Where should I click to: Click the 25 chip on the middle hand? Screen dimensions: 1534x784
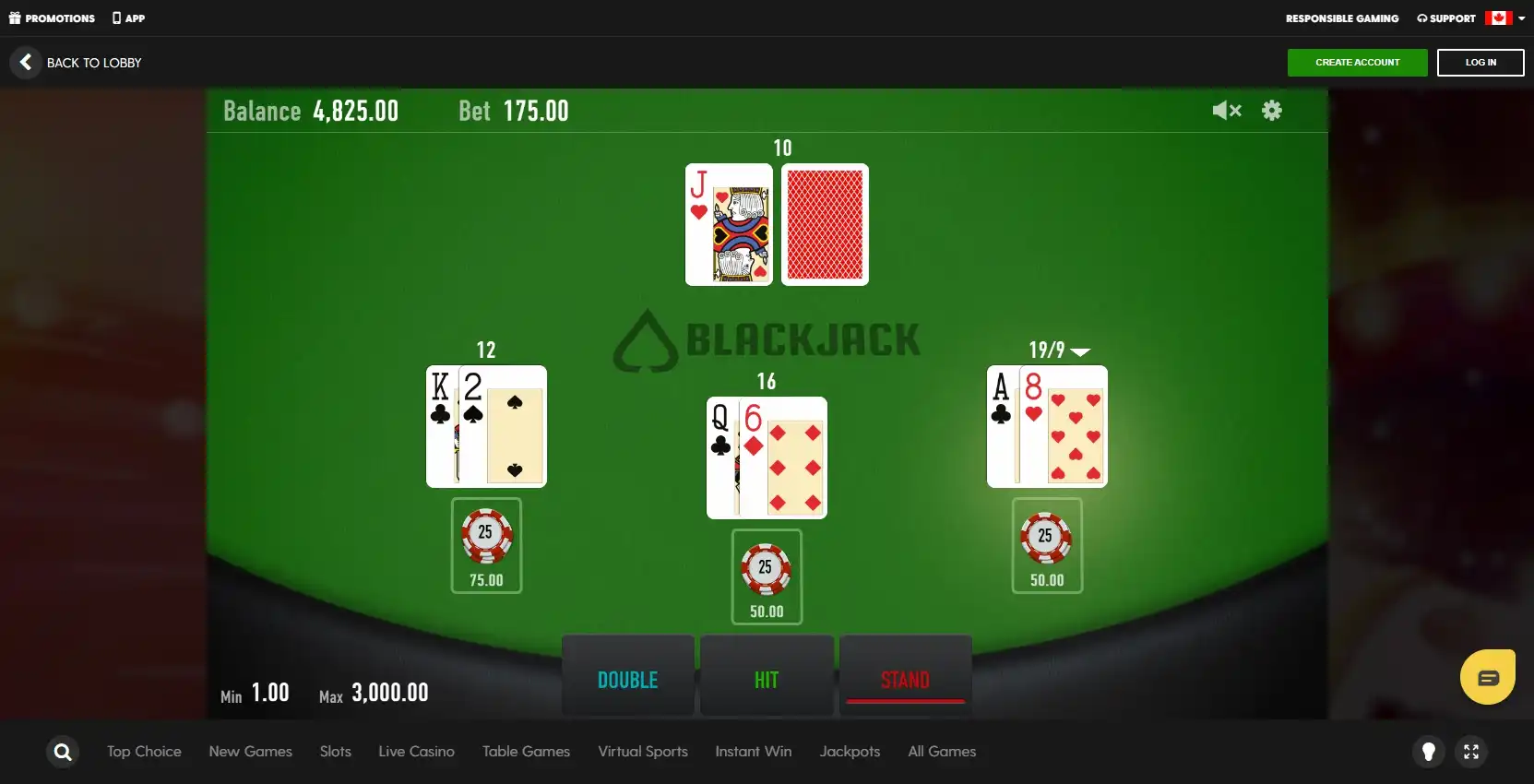point(767,569)
